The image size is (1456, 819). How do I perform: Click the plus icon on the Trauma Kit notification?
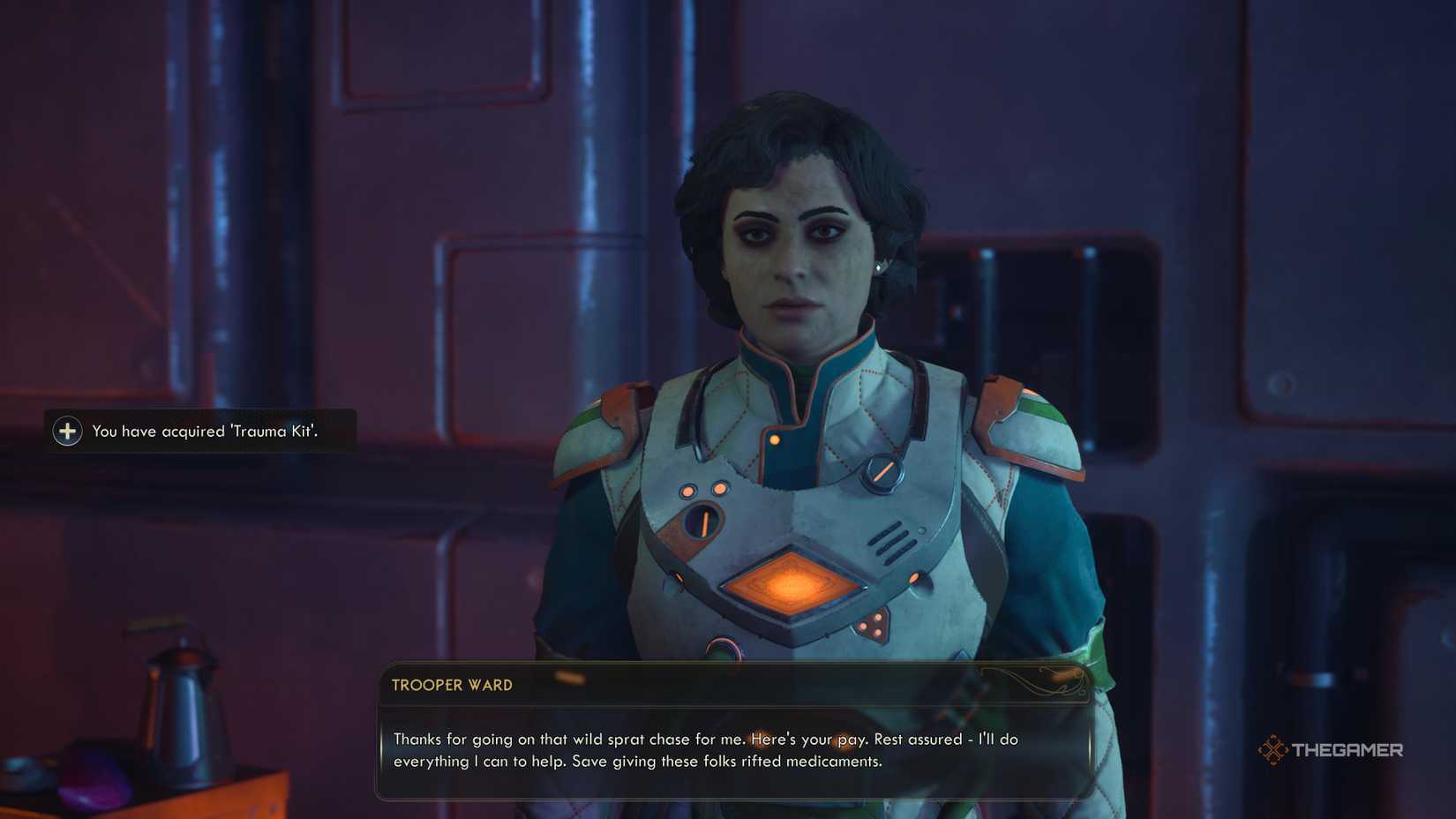point(66,432)
